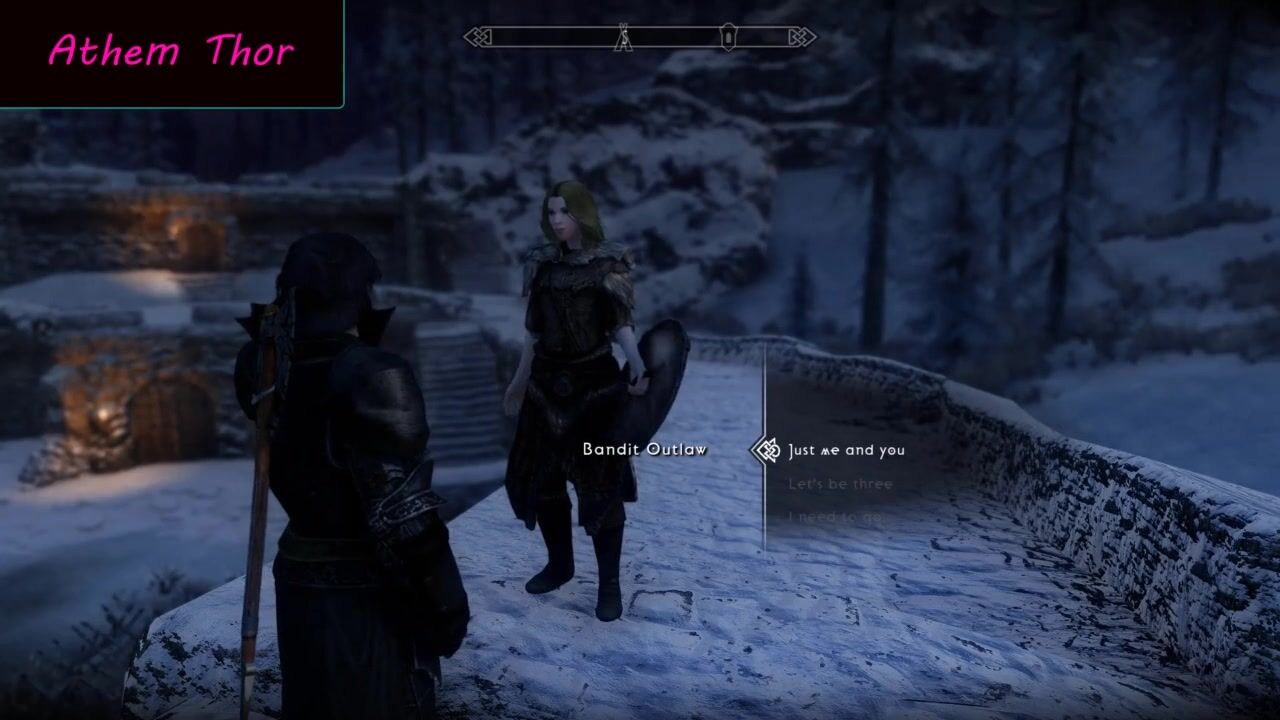Select the "Let's be three" dialogue option
The image size is (1280, 720).
tap(840, 484)
